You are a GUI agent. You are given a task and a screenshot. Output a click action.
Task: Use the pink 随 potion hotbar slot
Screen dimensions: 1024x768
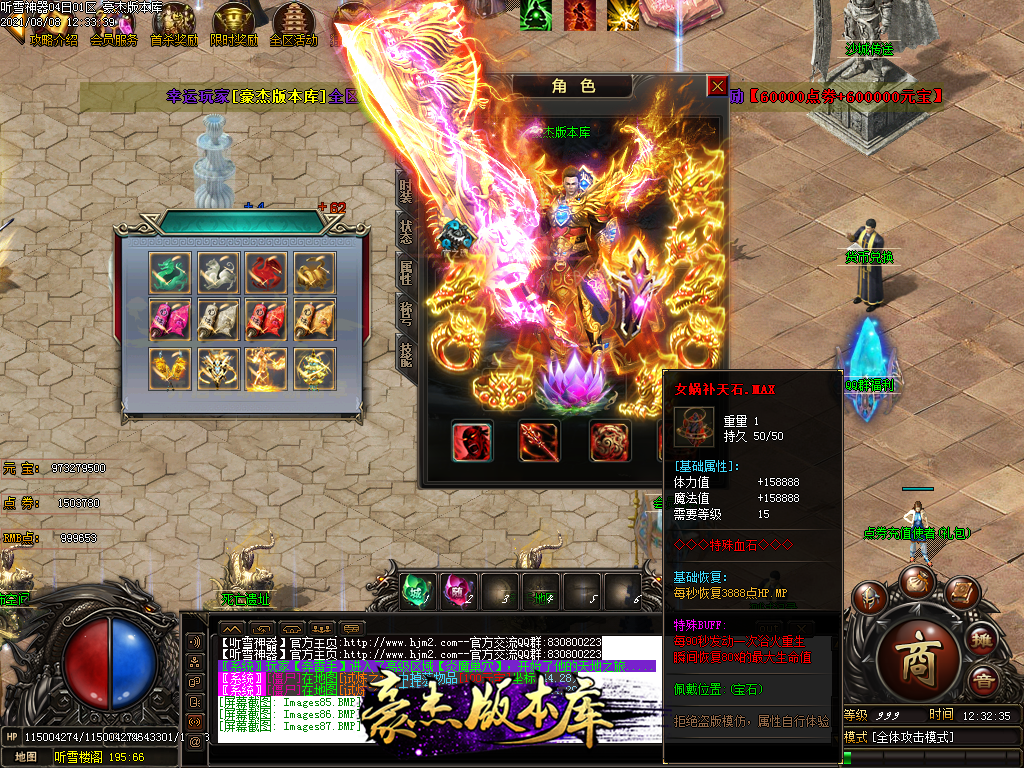click(459, 591)
